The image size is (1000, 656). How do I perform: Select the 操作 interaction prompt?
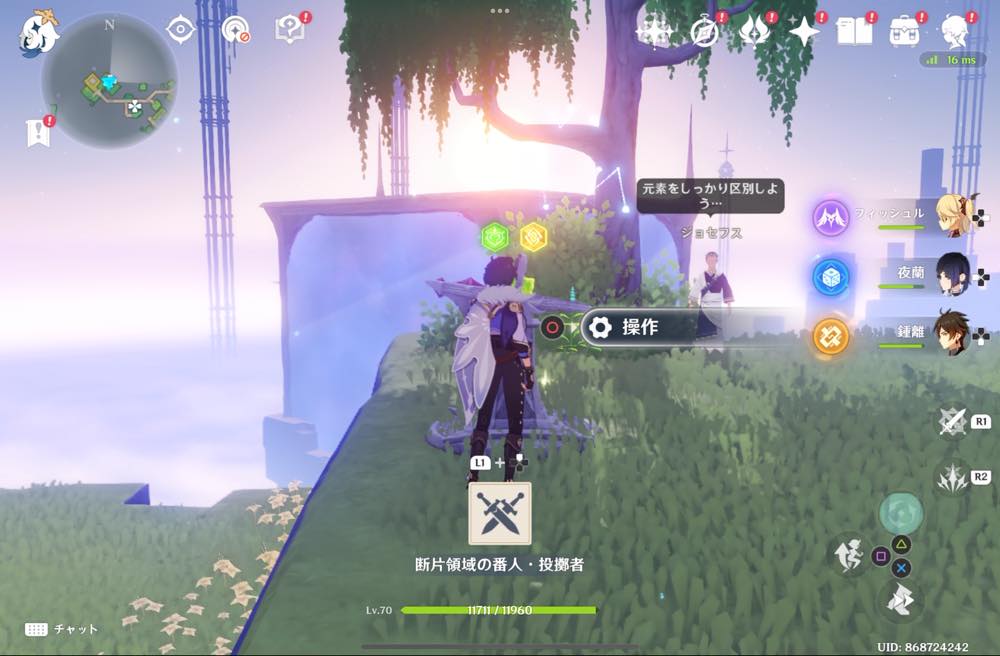[x=640, y=327]
